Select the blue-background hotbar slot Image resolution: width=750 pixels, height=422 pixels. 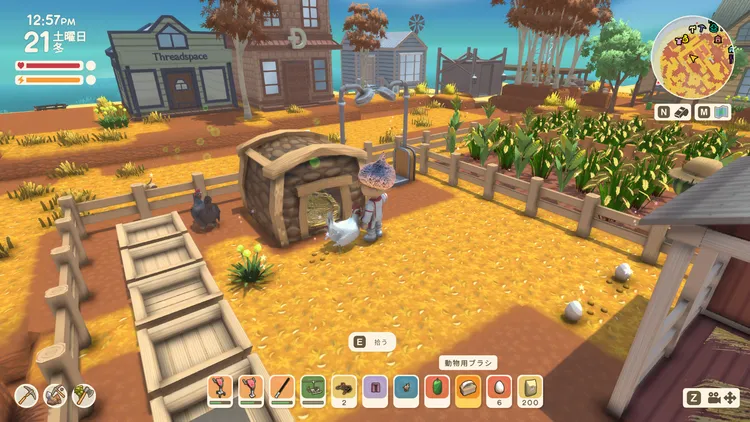click(x=406, y=387)
